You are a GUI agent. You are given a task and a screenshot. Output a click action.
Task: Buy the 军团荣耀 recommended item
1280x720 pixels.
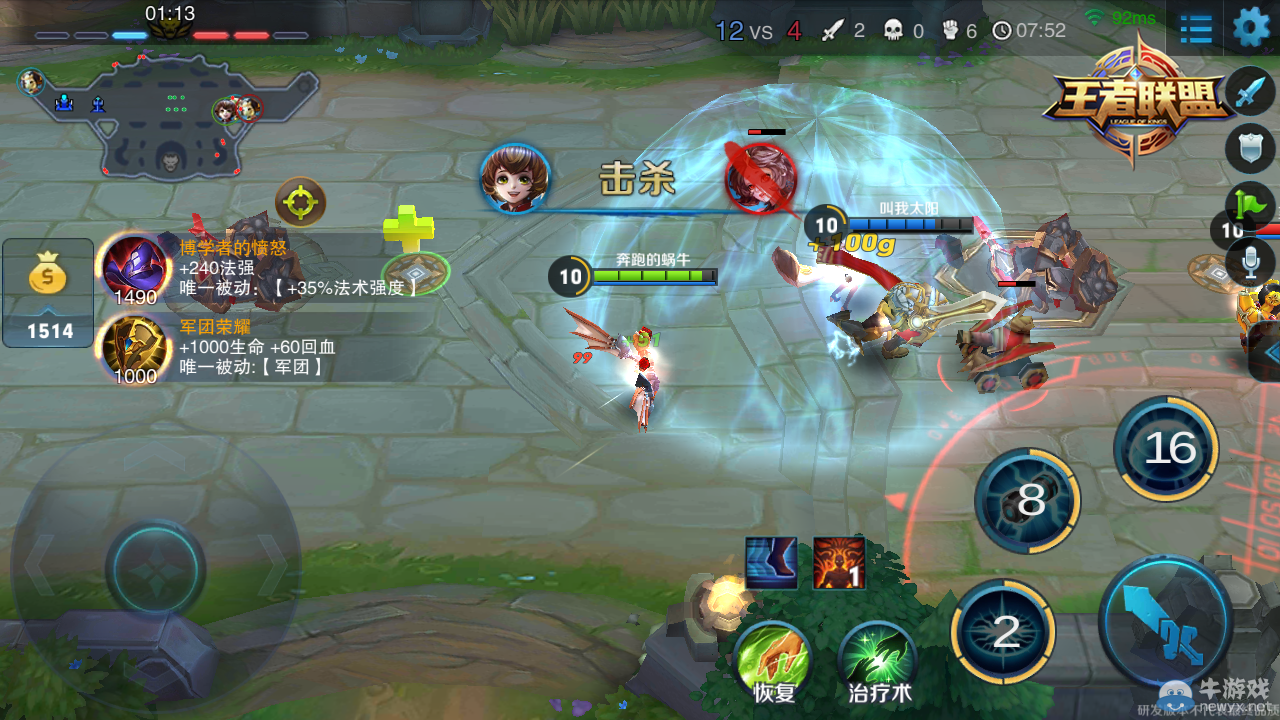click(x=136, y=349)
